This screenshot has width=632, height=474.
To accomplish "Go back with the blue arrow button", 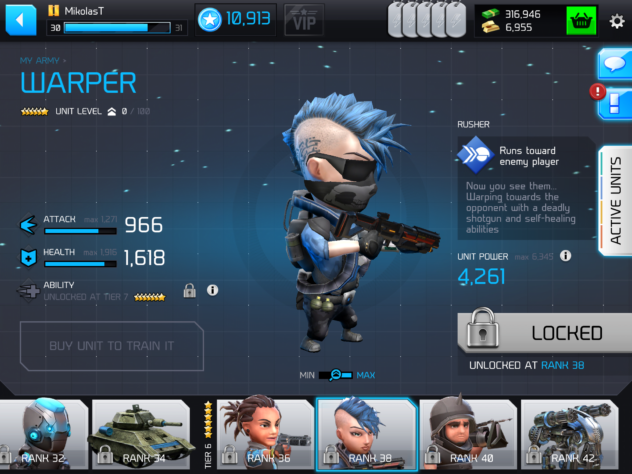I will coord(22,20).
